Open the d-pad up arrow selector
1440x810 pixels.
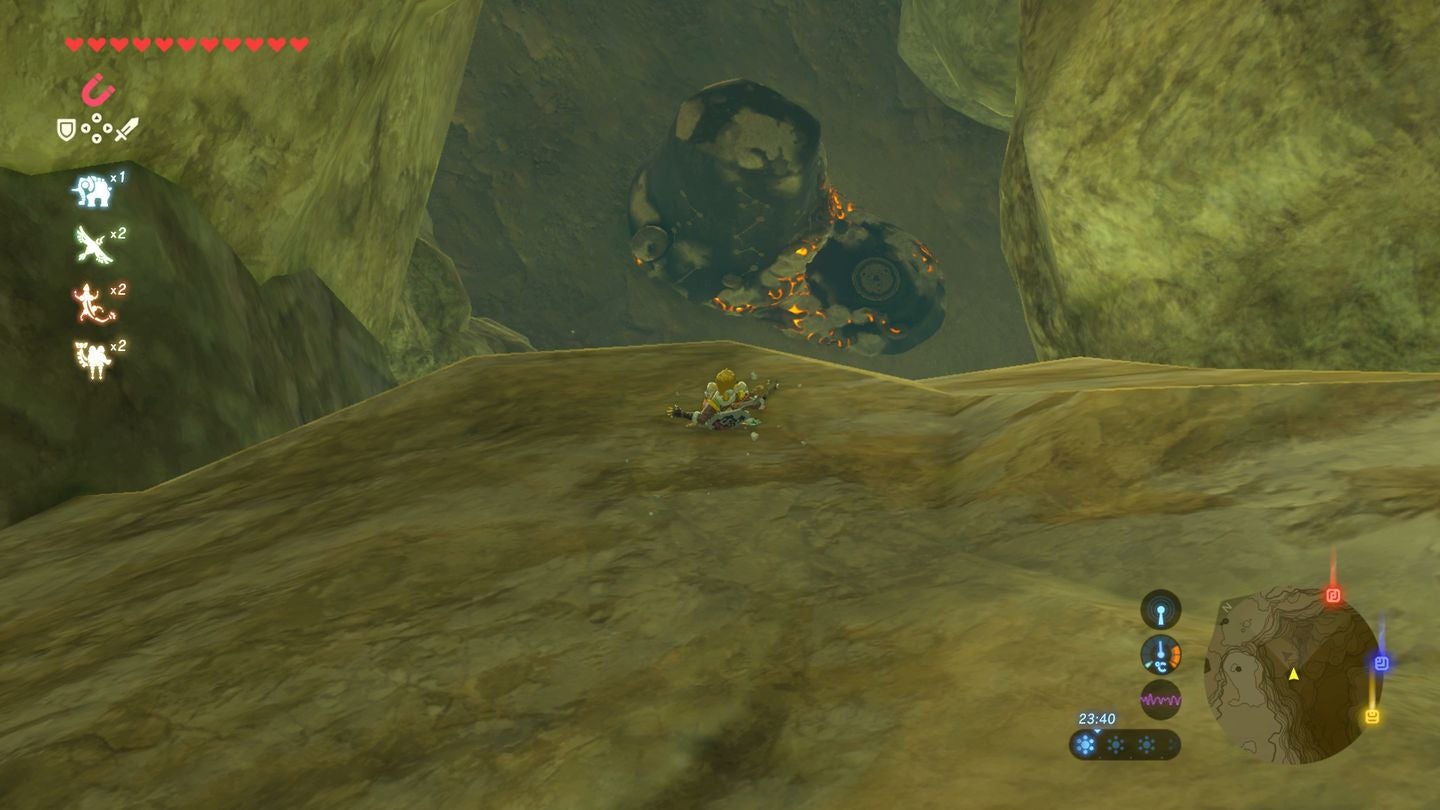coord(96,117)
